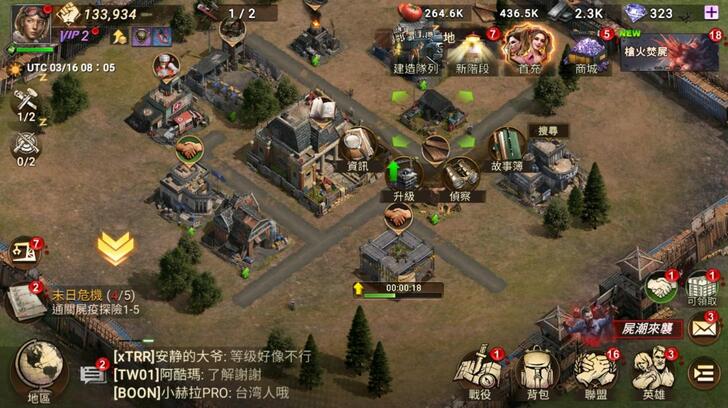Choose 升級 to upgrade the building
Viewport: 728px width, 408px height.
coord(402,178)
